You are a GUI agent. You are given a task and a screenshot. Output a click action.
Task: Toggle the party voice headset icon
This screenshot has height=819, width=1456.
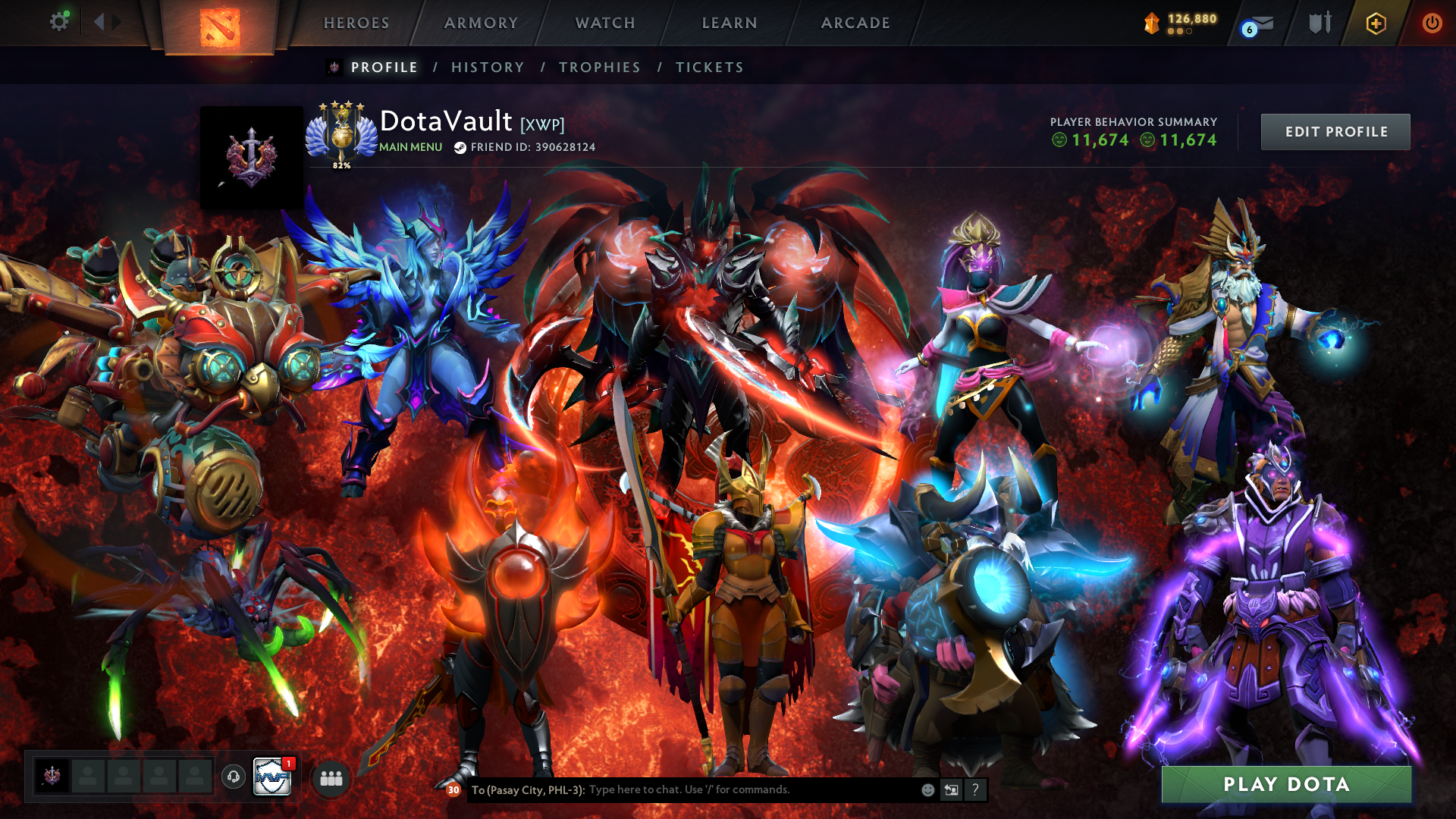coord(234,777)
